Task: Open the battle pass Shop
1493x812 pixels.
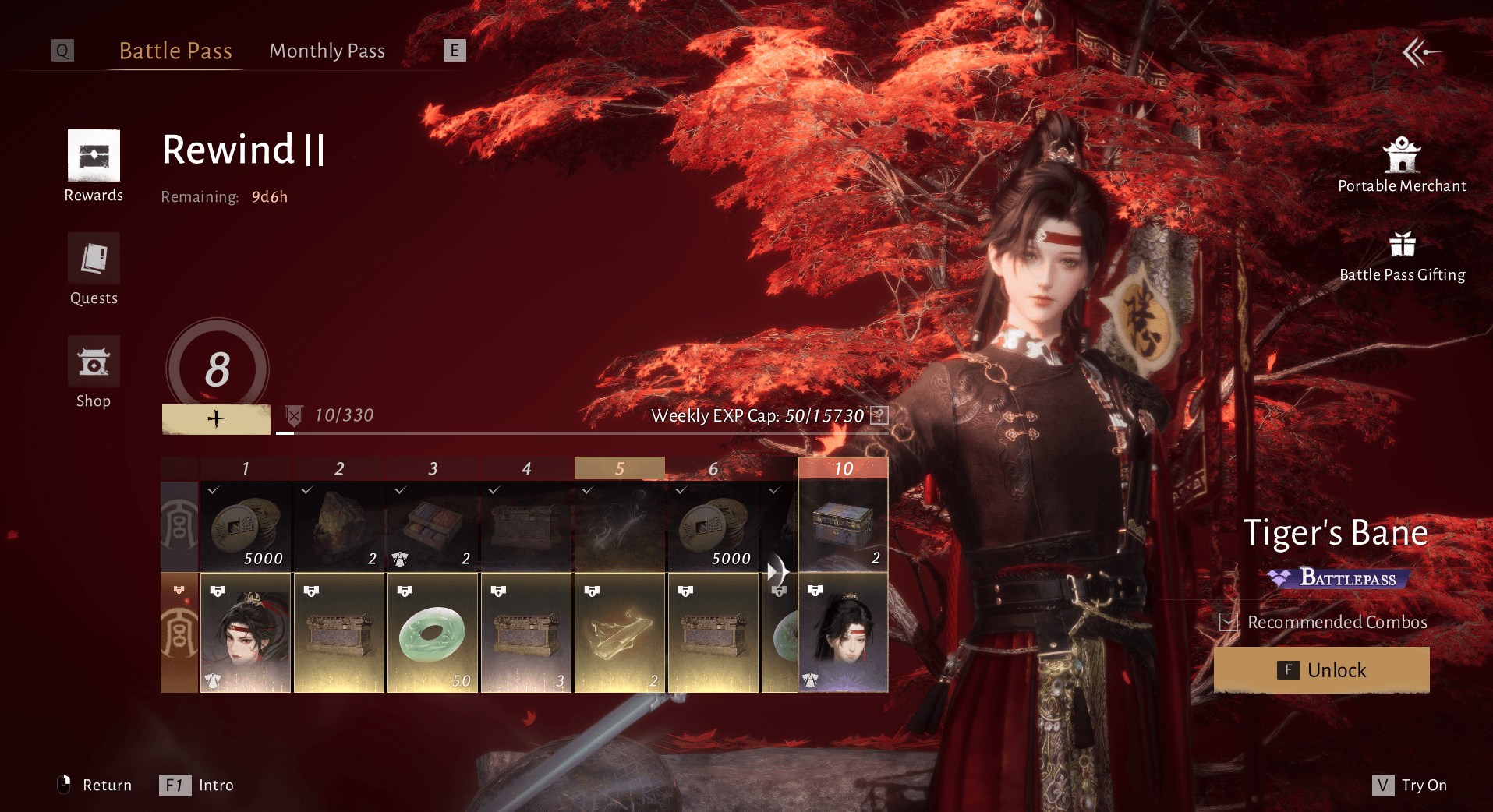Action: point(94,372)
